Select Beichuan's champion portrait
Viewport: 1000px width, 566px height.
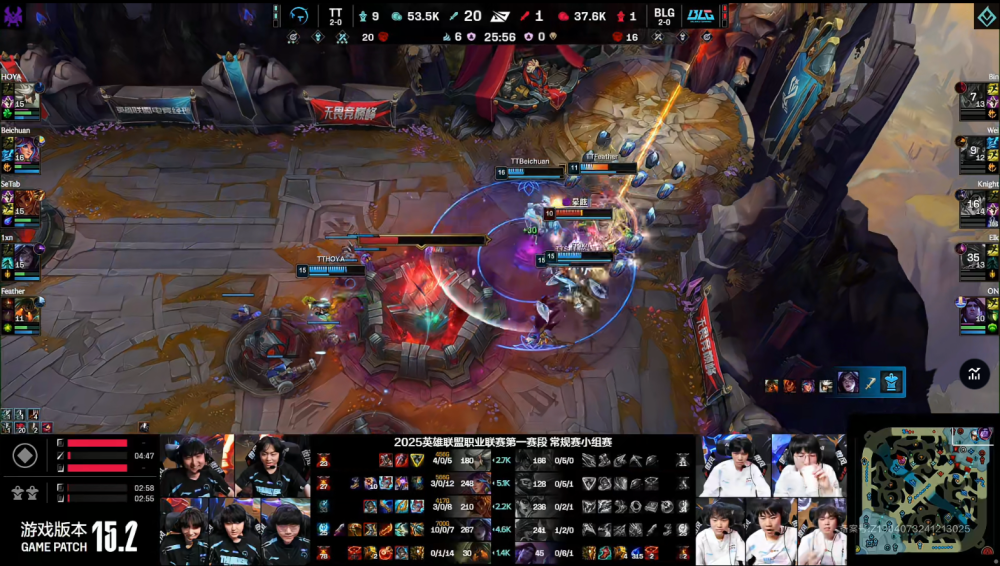click(26, 149)
